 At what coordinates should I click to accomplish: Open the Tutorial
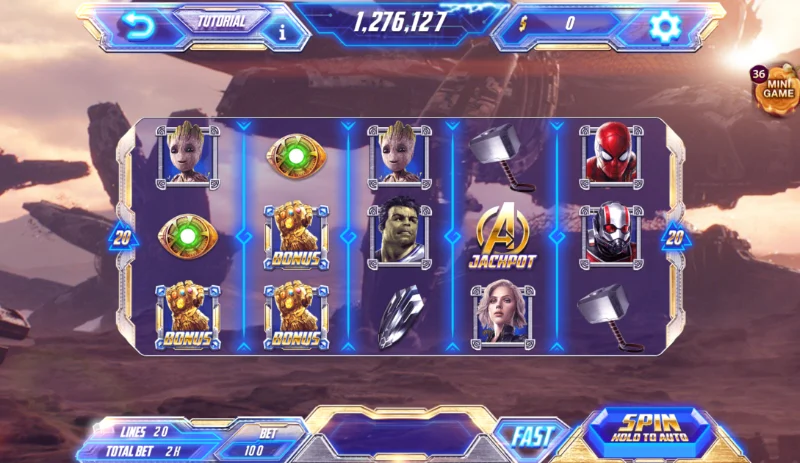coord(220,19)
